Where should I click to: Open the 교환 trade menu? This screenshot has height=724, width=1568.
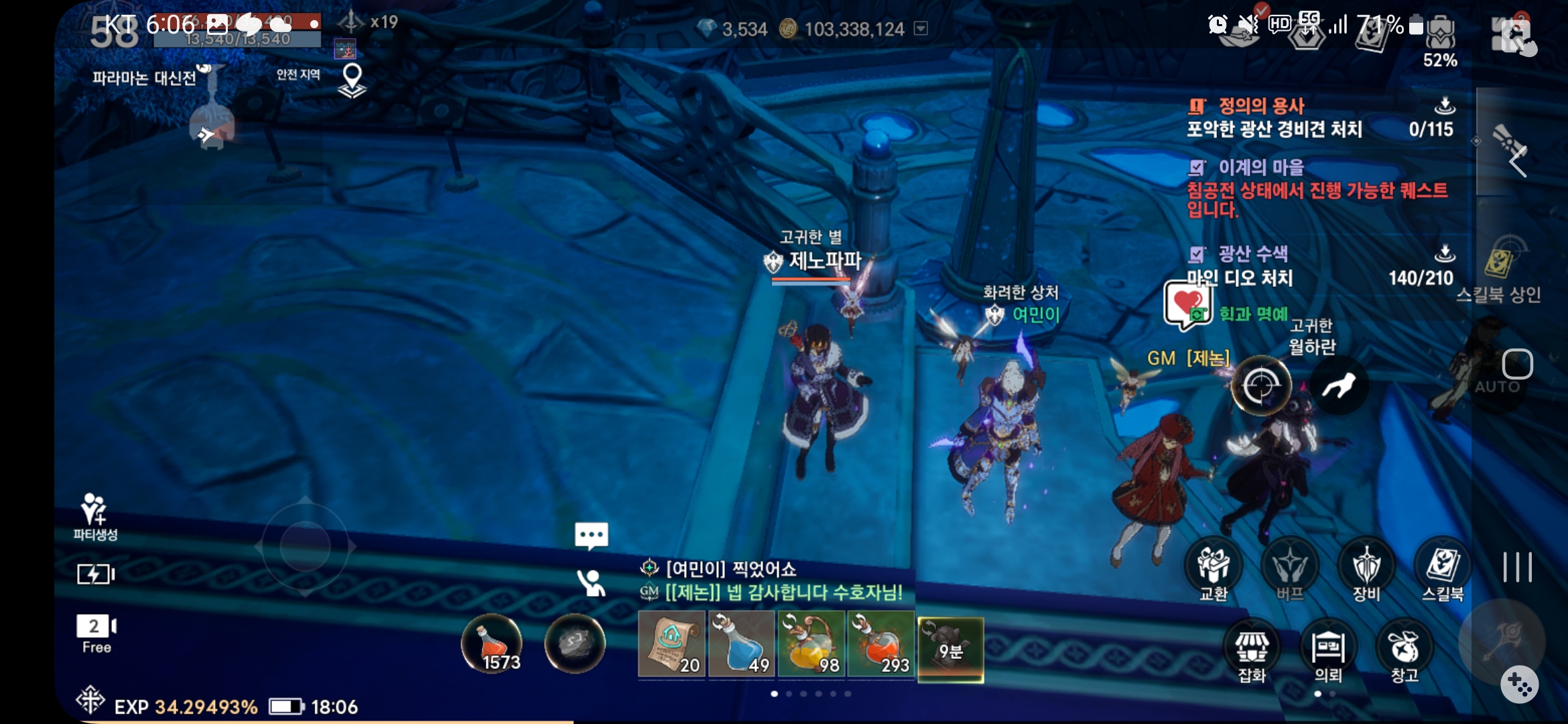[x=1214, y=567]
